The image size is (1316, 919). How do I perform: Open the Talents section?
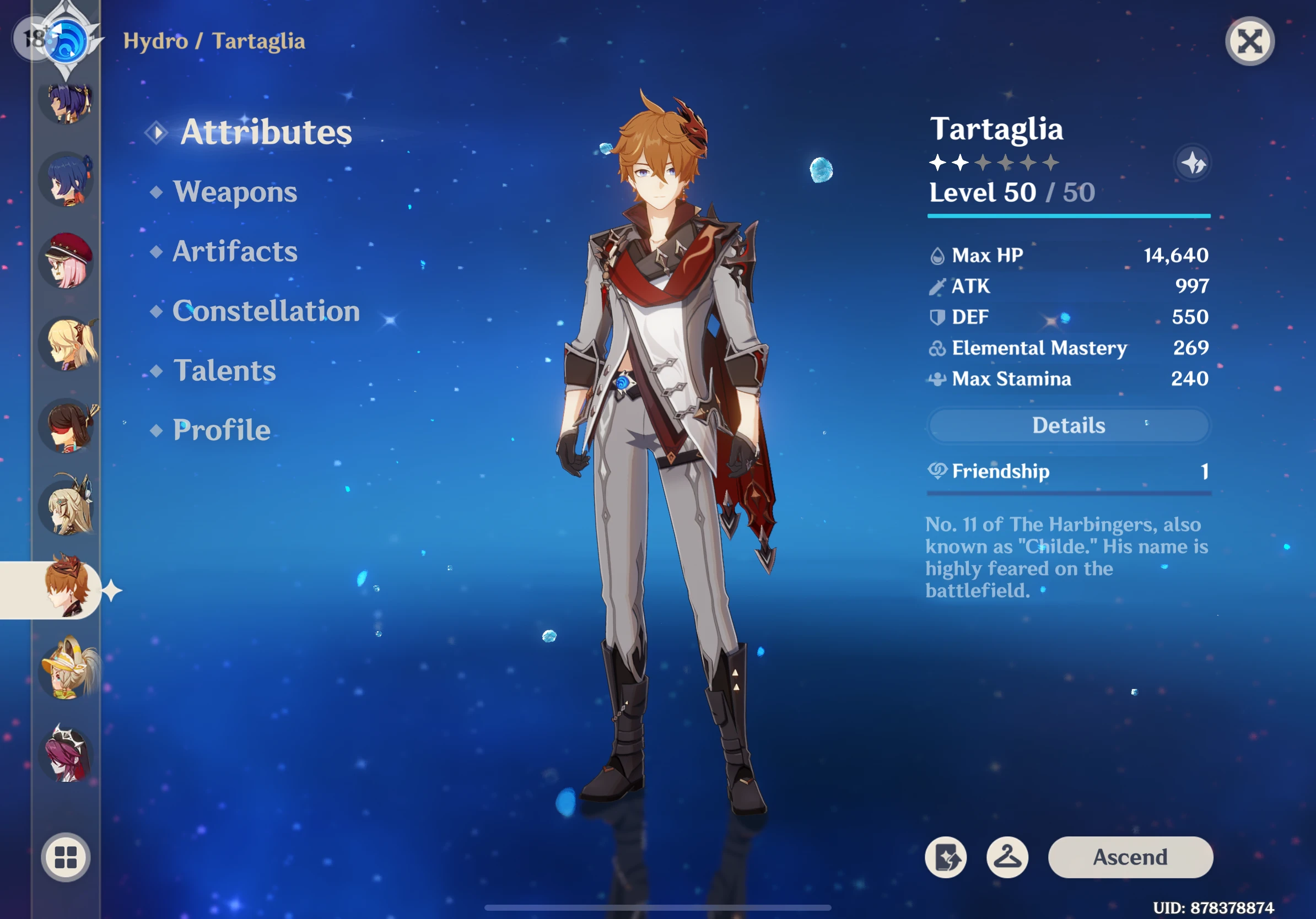pyautogui.click(x=226, y=371)
